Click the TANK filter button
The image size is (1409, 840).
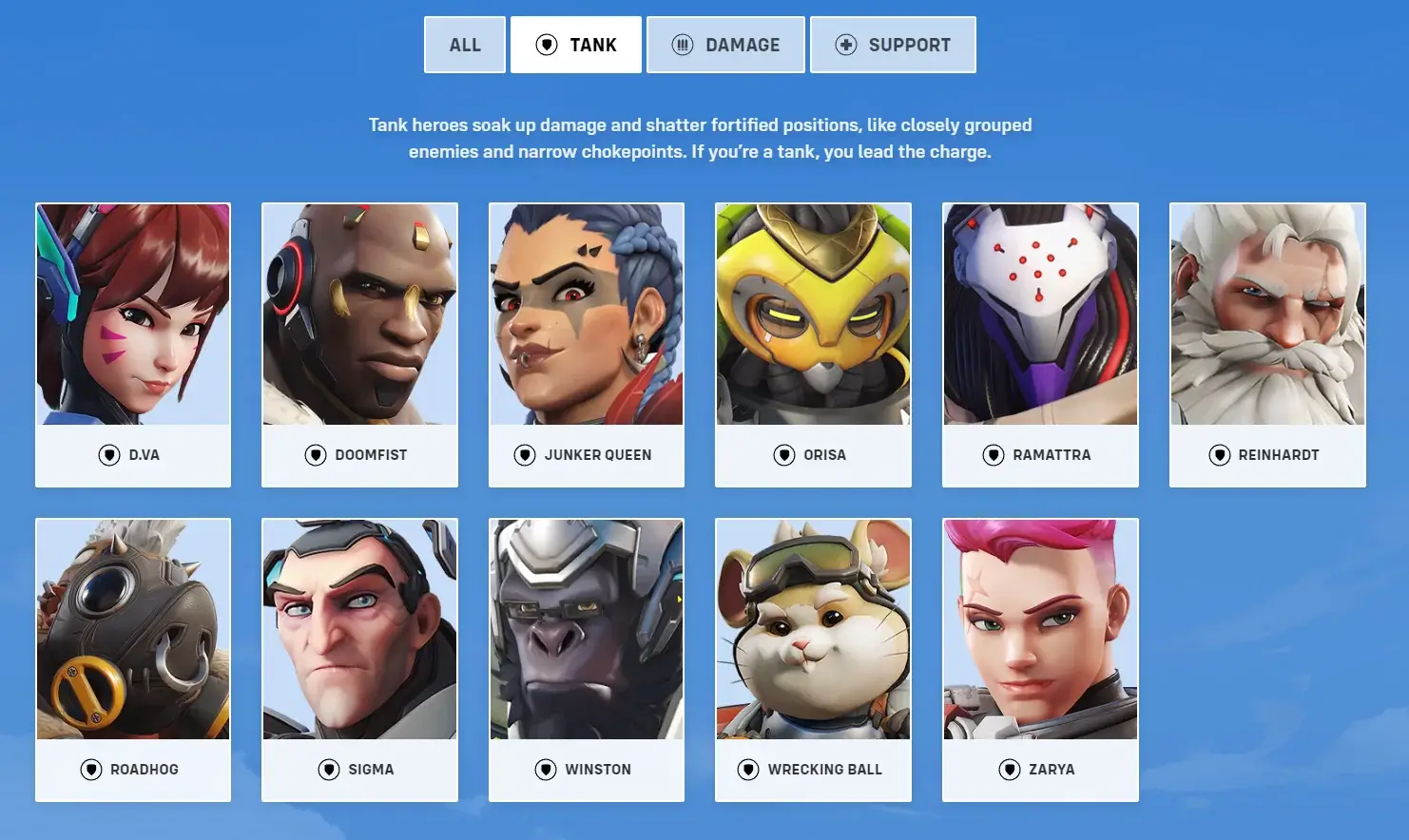pos(575,44)
